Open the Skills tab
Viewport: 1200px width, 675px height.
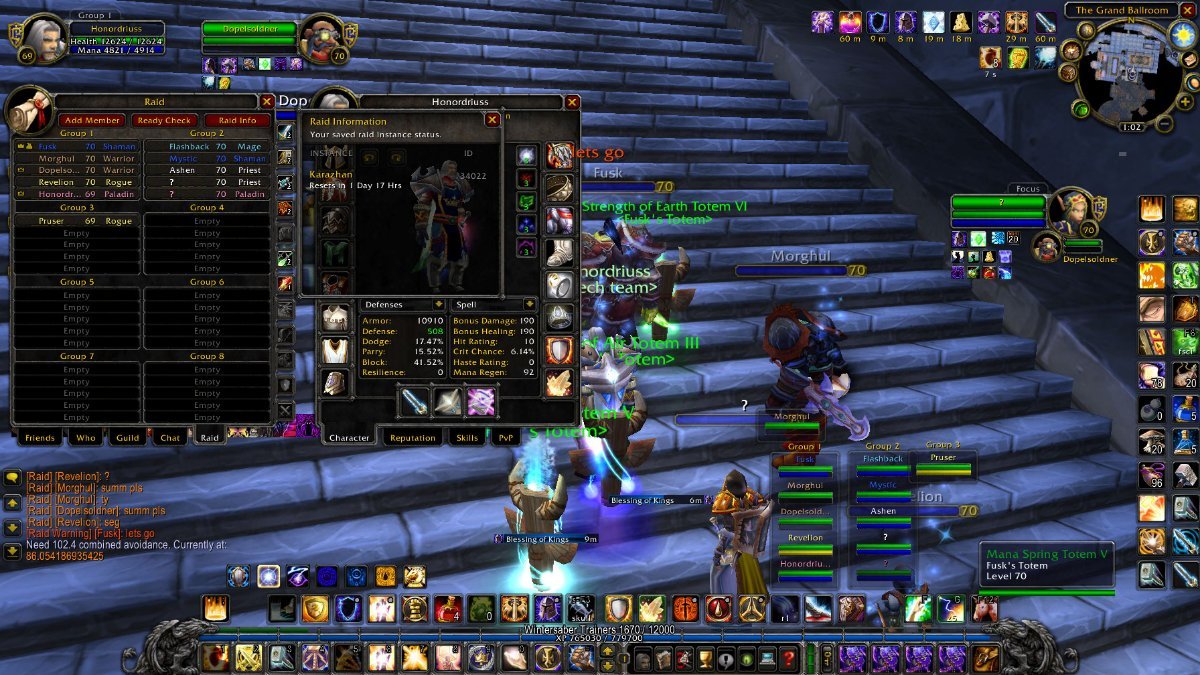point(467,437)
